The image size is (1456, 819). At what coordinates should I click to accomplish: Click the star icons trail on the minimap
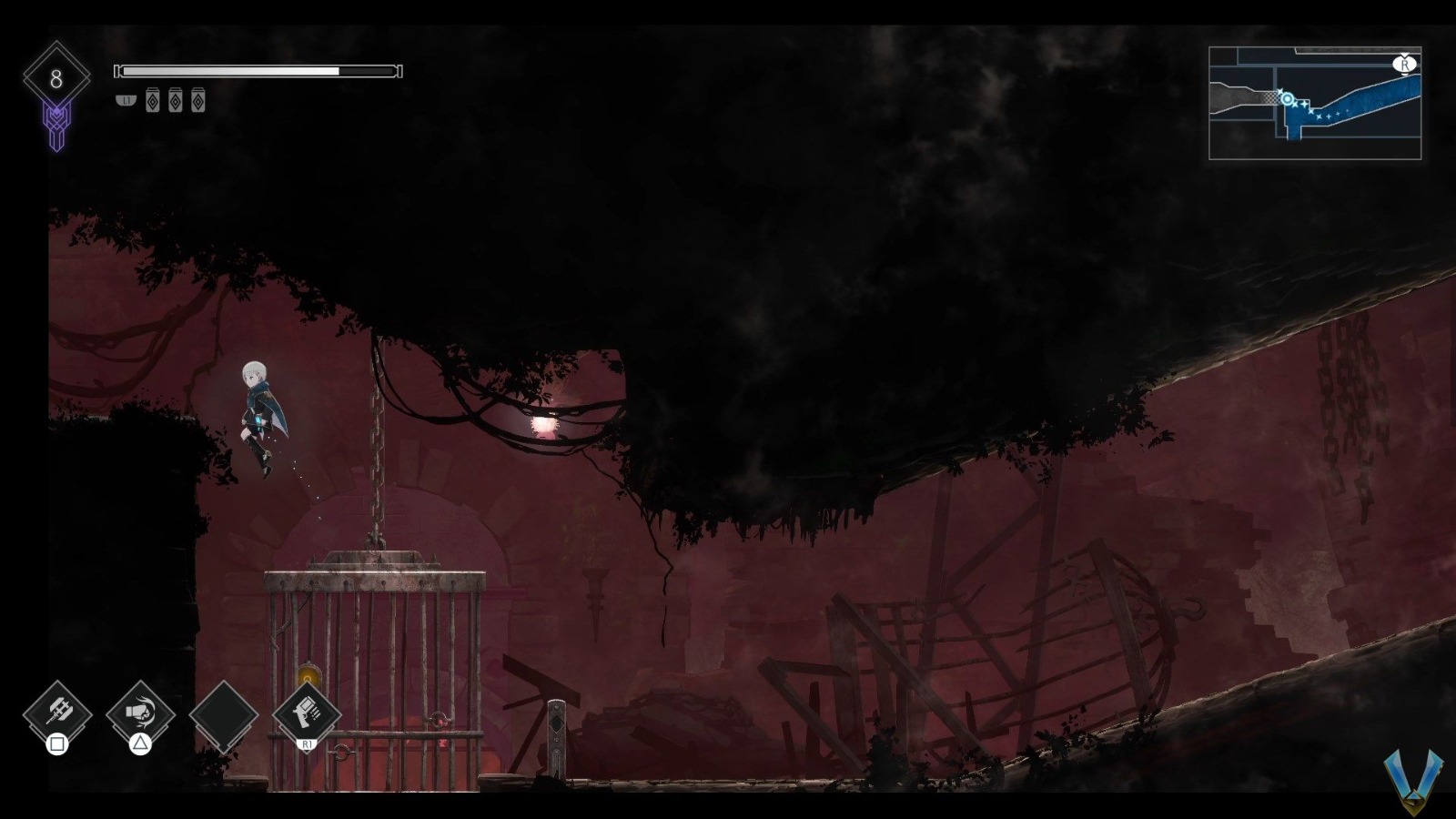[x=1321, y=114]
